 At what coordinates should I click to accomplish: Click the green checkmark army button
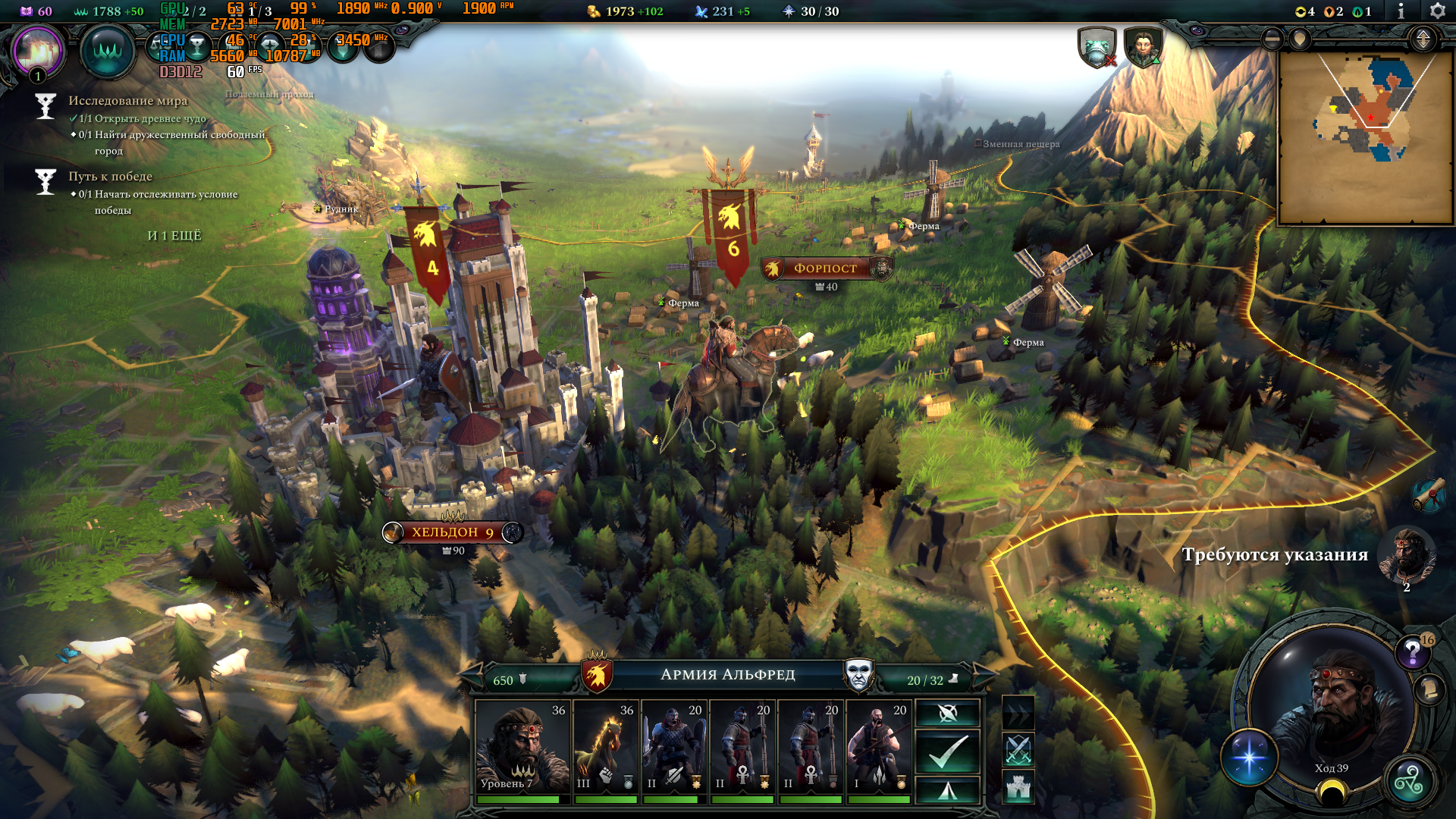948,751
